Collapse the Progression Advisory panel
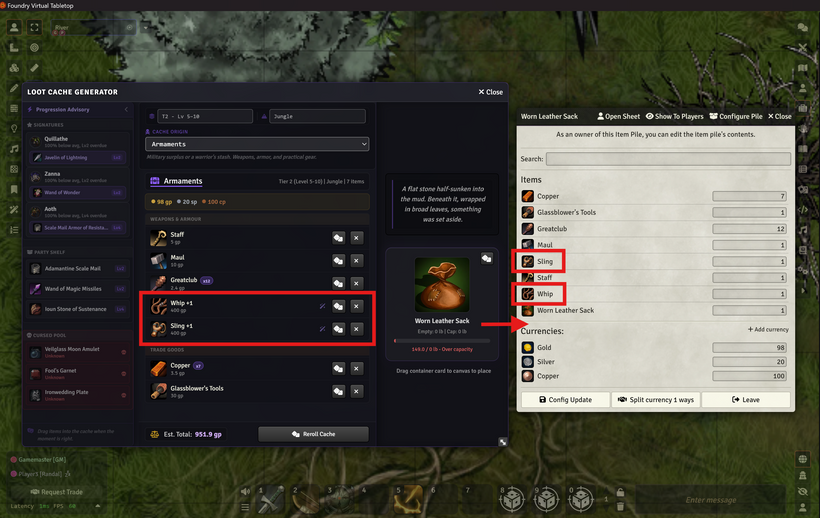Screen dimensions: 820x518 tap(126, 109)
